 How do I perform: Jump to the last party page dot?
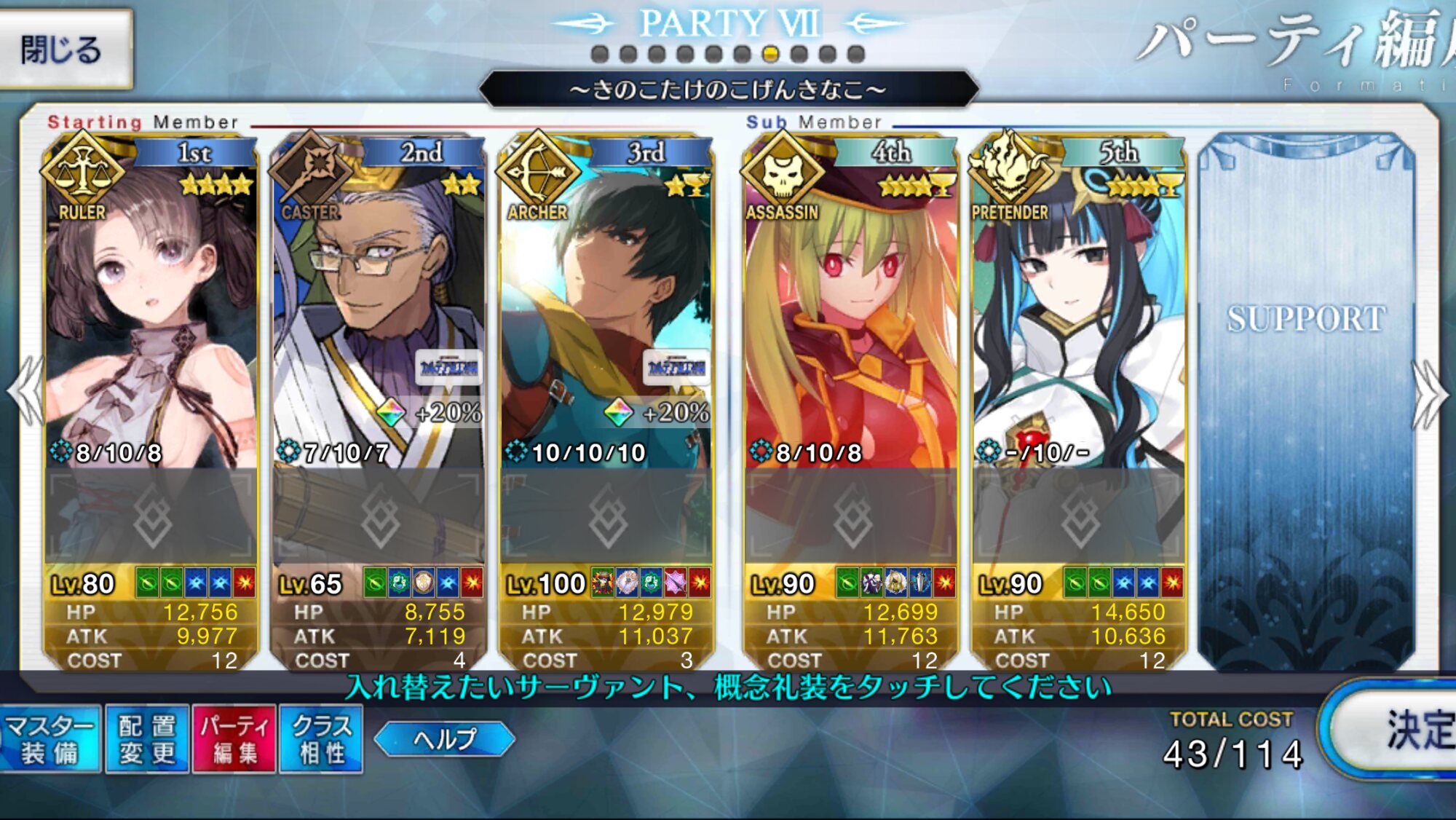point(856,54)
